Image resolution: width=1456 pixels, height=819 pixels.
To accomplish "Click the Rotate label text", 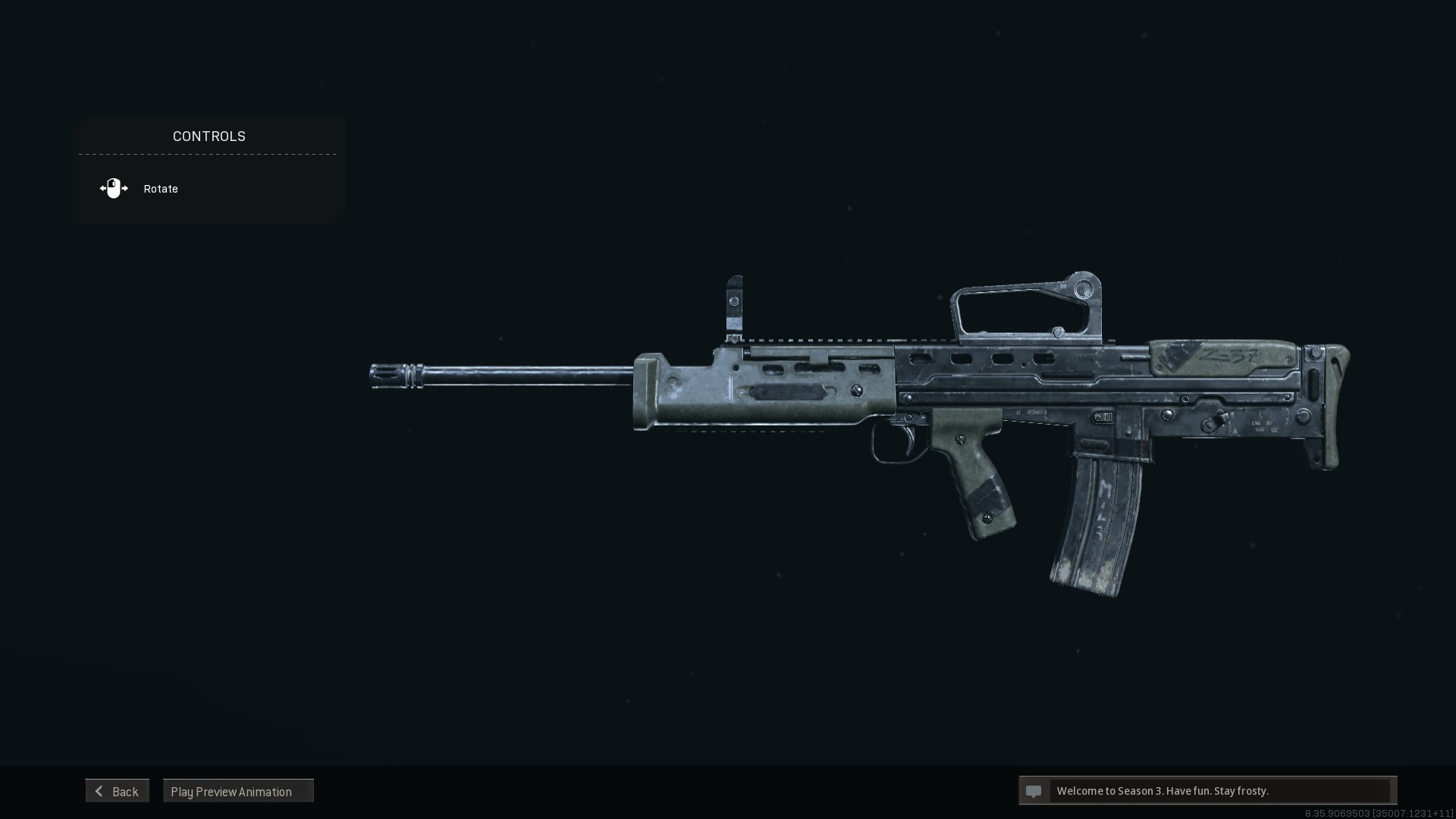I will tap(160, 188).
